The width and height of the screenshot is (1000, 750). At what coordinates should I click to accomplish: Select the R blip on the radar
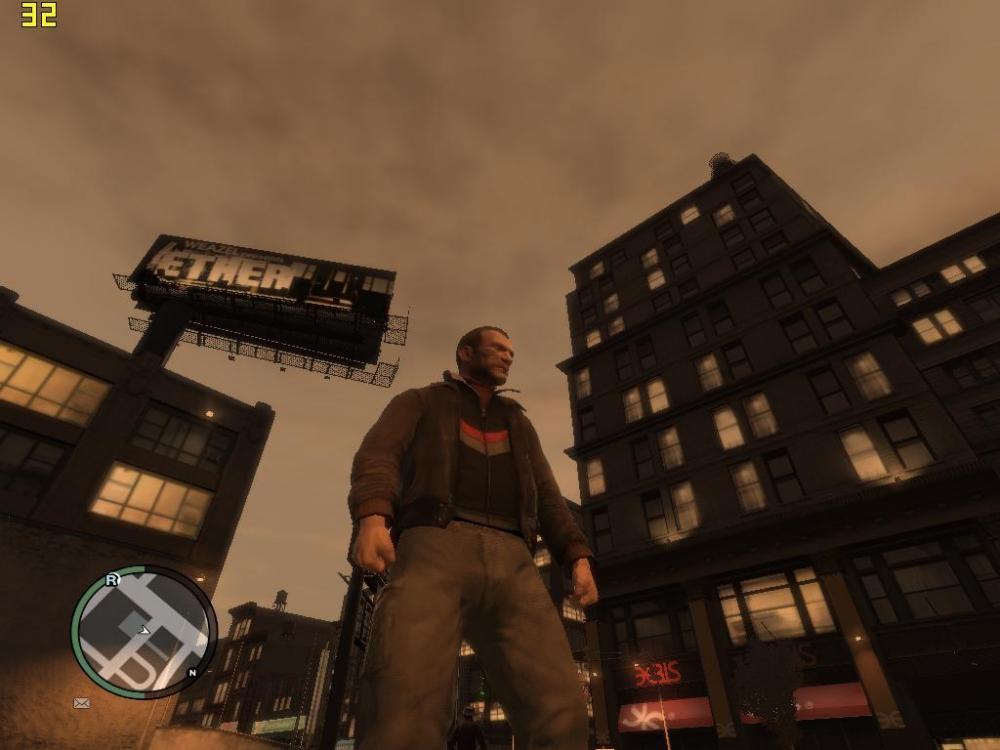click(x=112, y=579)
